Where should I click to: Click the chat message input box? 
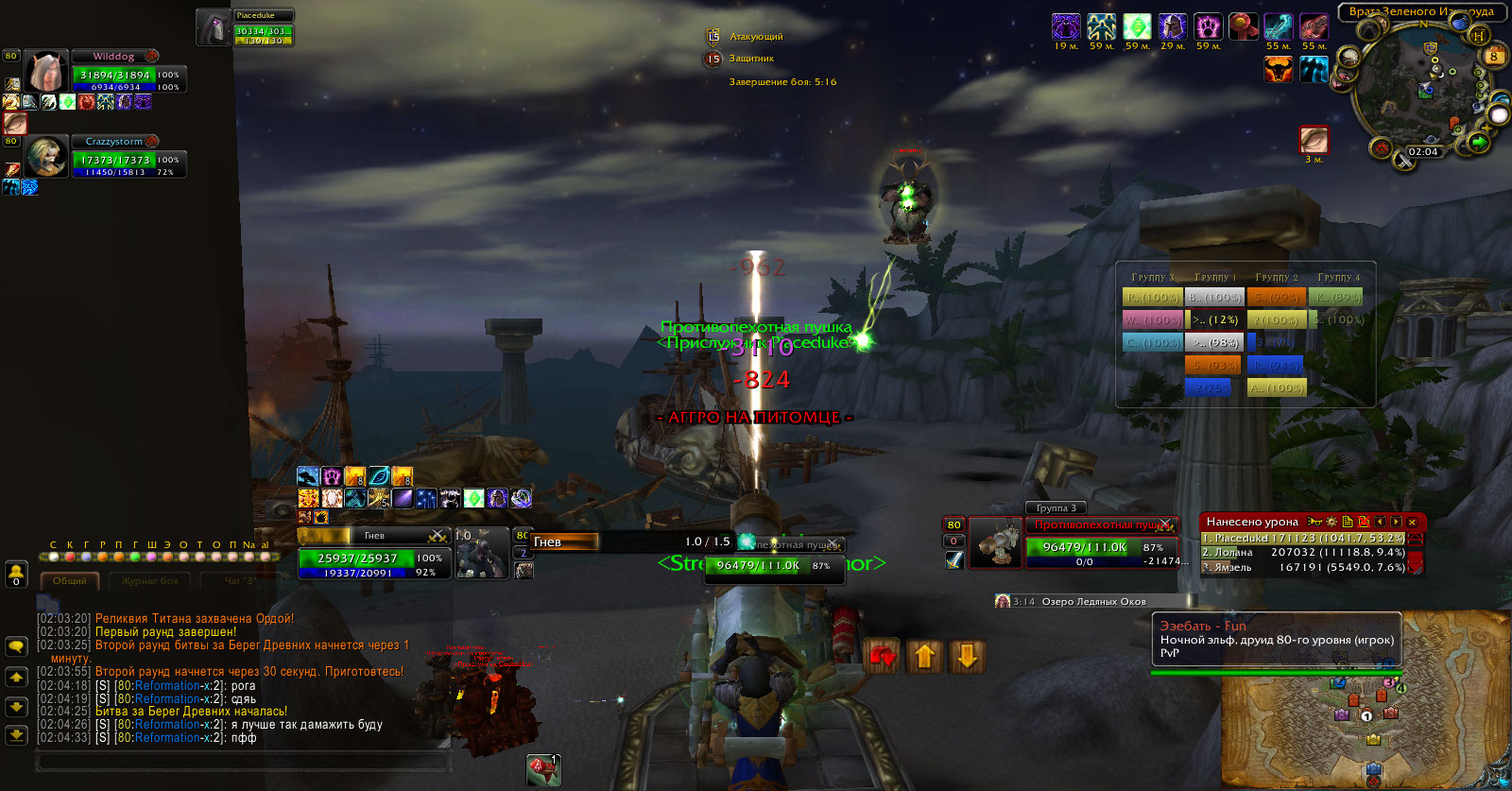tap(241, 761)
